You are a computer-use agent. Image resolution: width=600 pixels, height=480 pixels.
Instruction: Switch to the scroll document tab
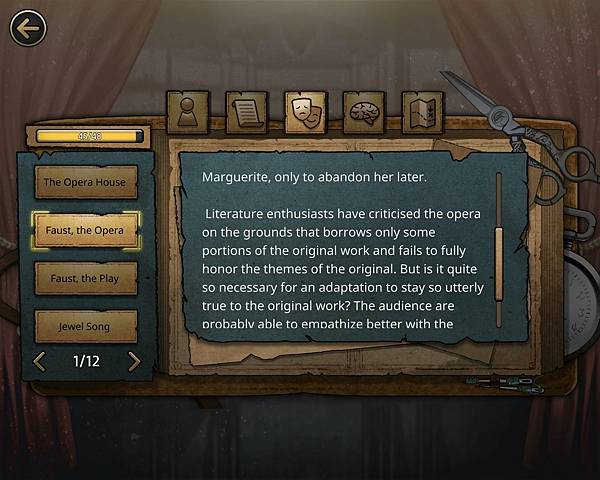(x=245, y=111)
